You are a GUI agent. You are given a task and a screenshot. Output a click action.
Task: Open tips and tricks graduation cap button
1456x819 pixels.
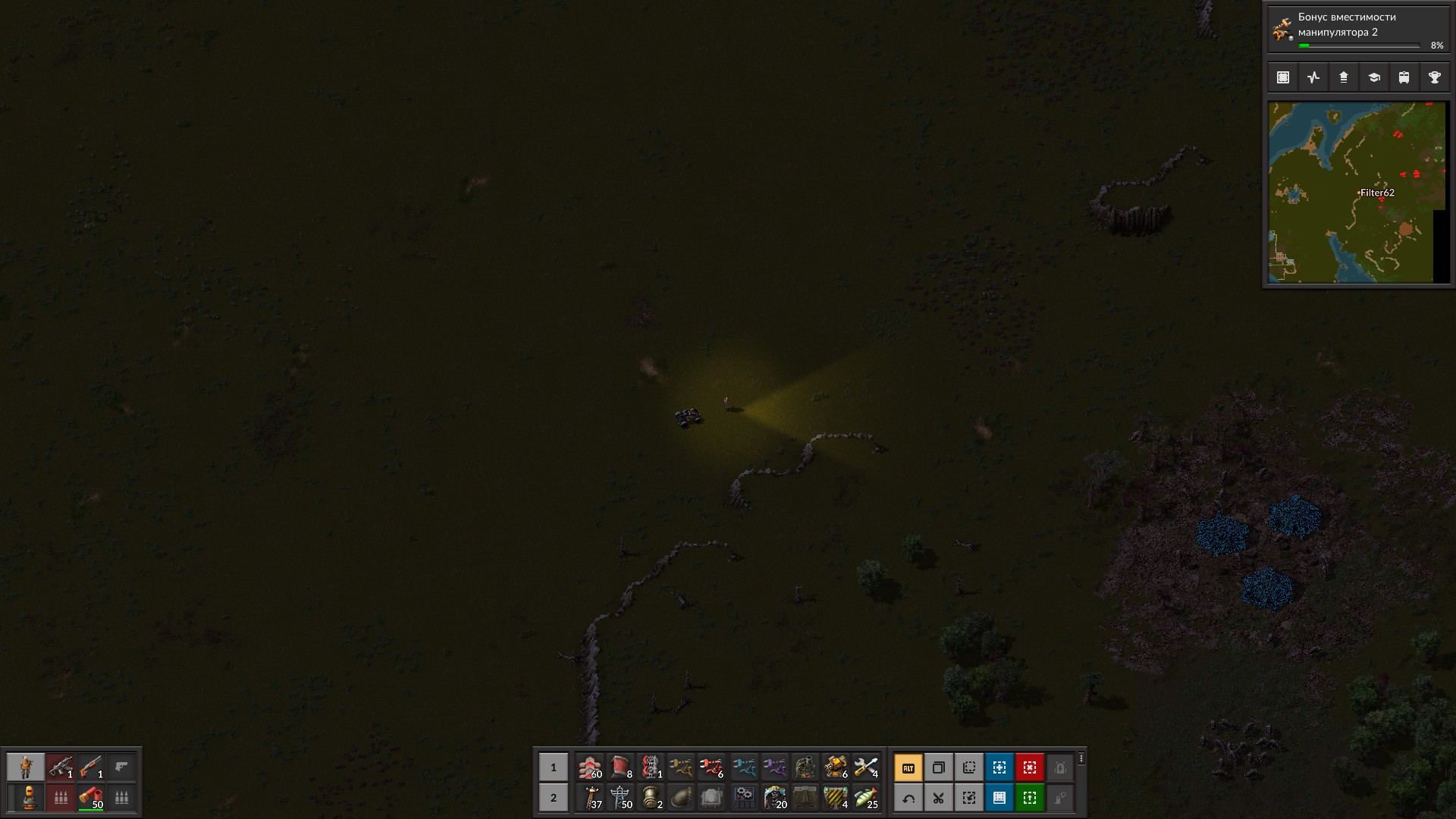point(1373,77)
